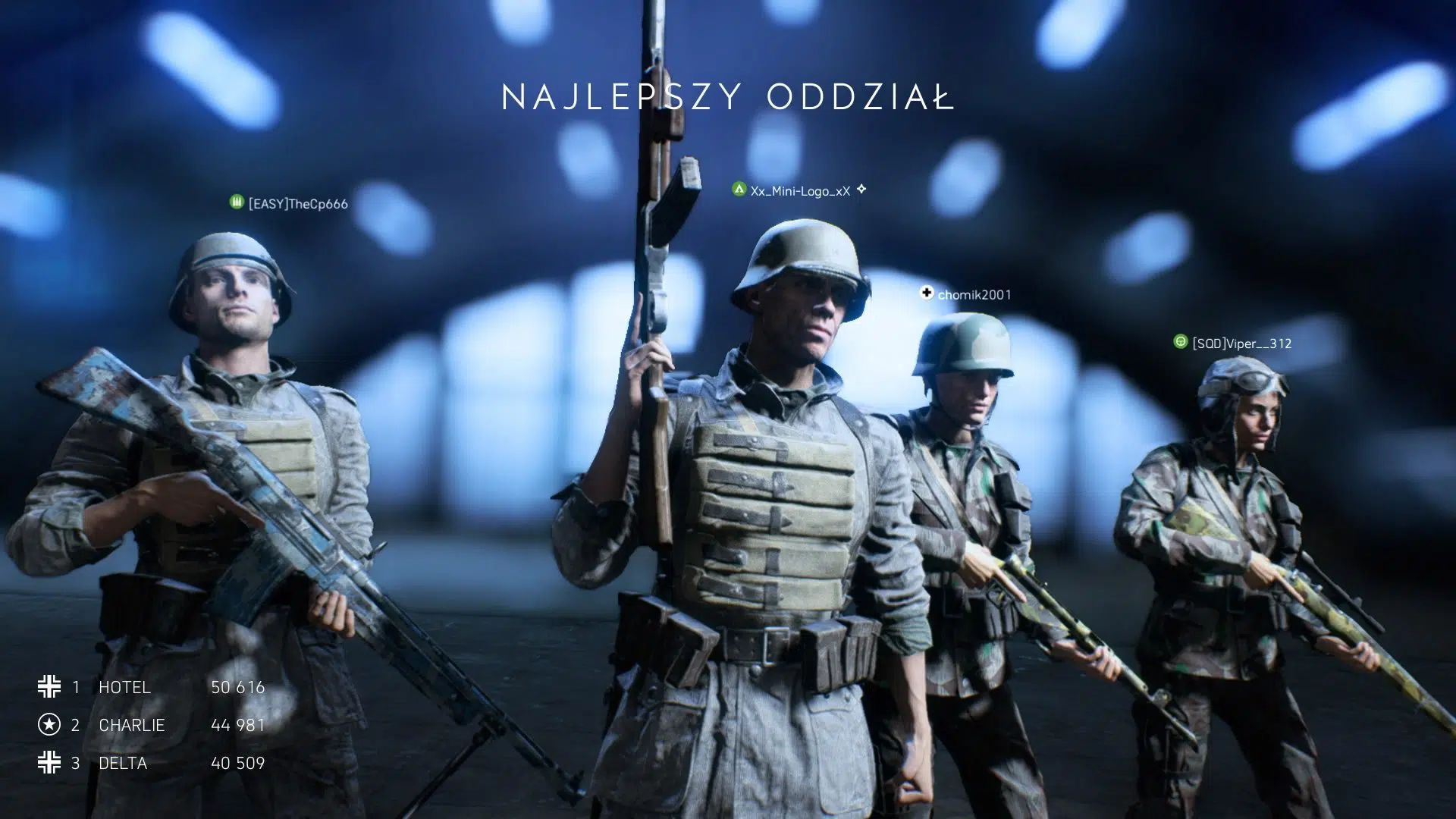Select the Support class icon beside TheCp666
1456x819 pixels.
(x=236, y=202)
